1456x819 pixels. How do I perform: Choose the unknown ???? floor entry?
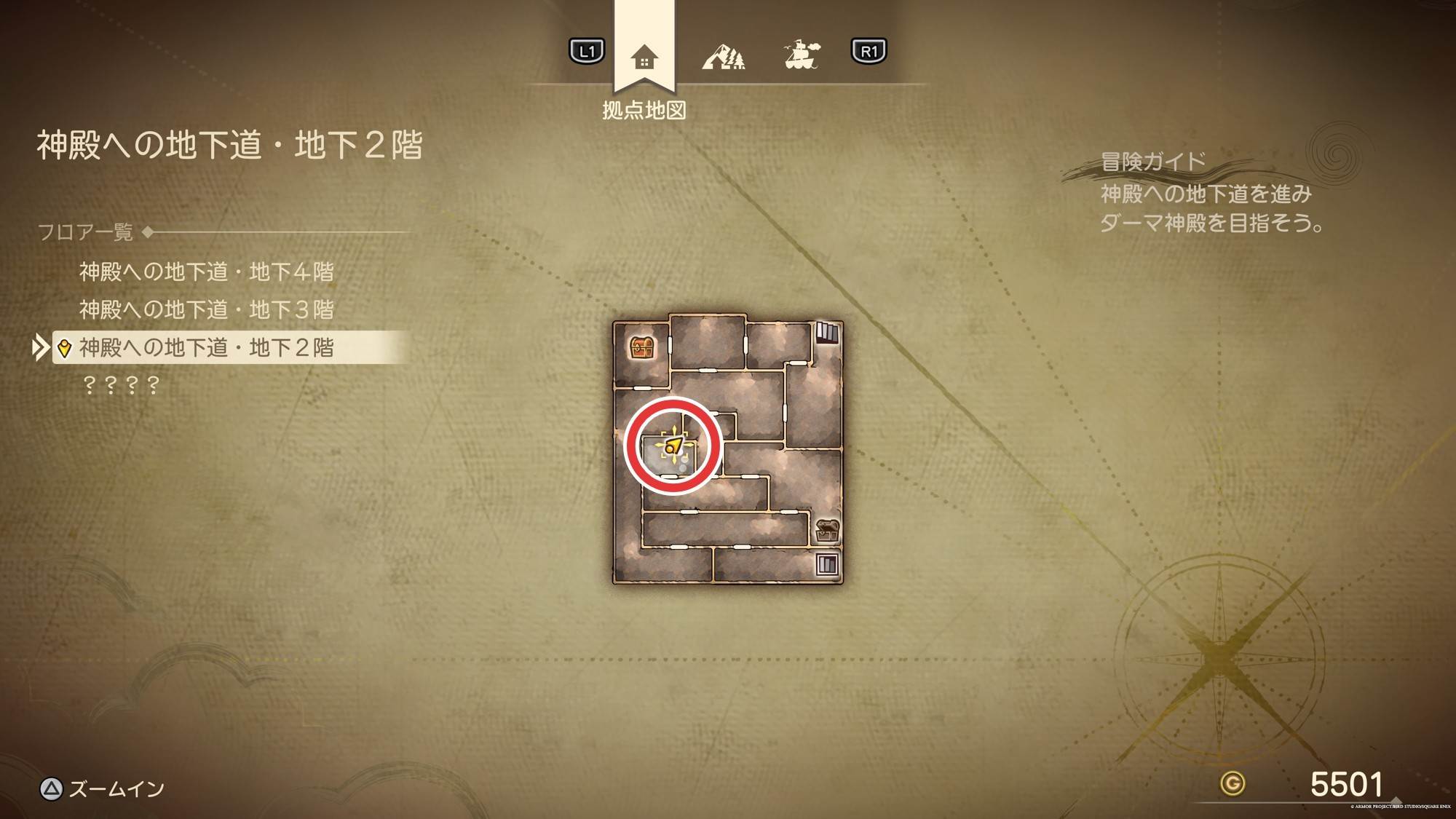[x=121, y=385]
